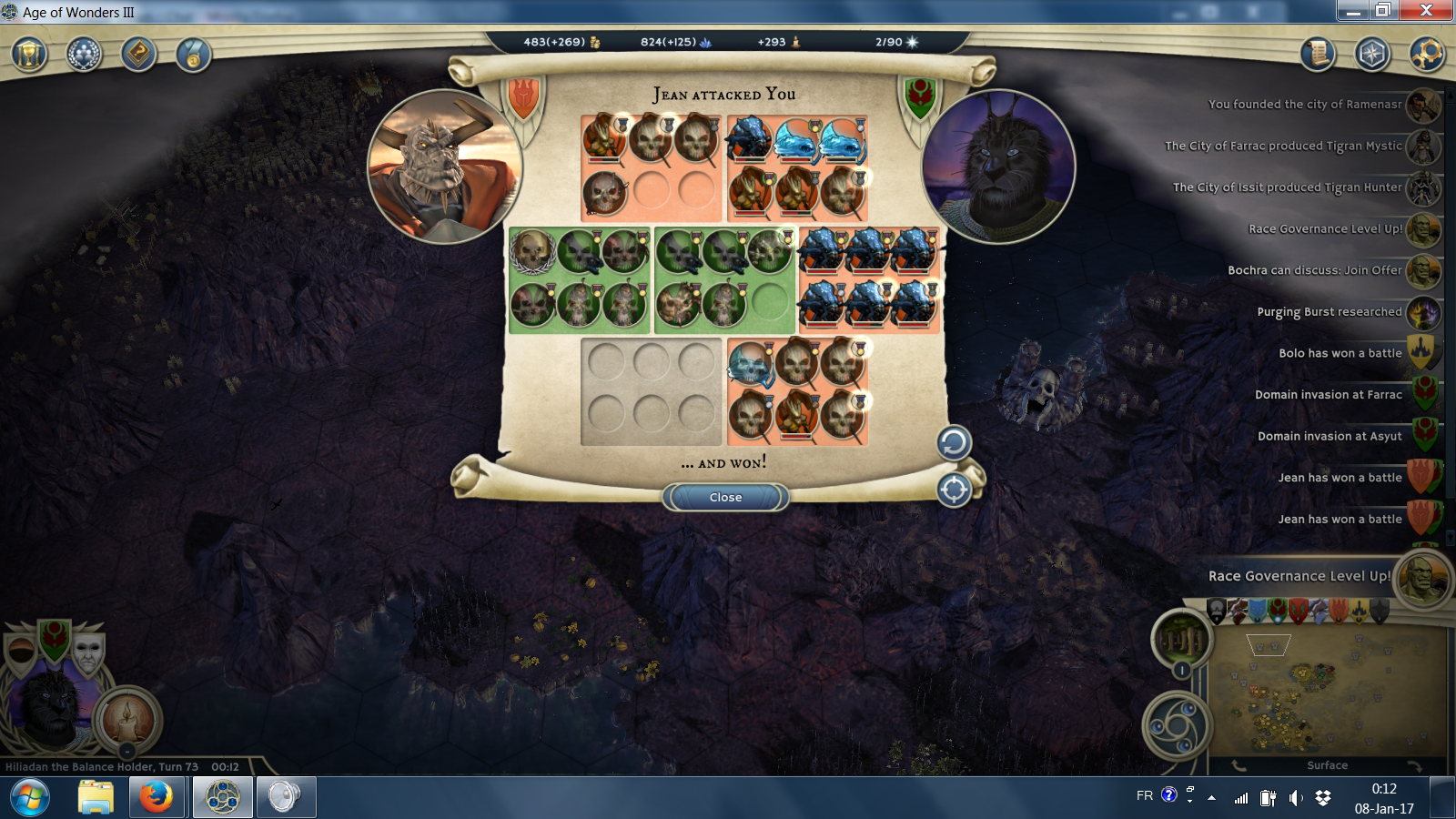Click the crosshair locate battle button
1456x819 pixels.
pos(954,490)
